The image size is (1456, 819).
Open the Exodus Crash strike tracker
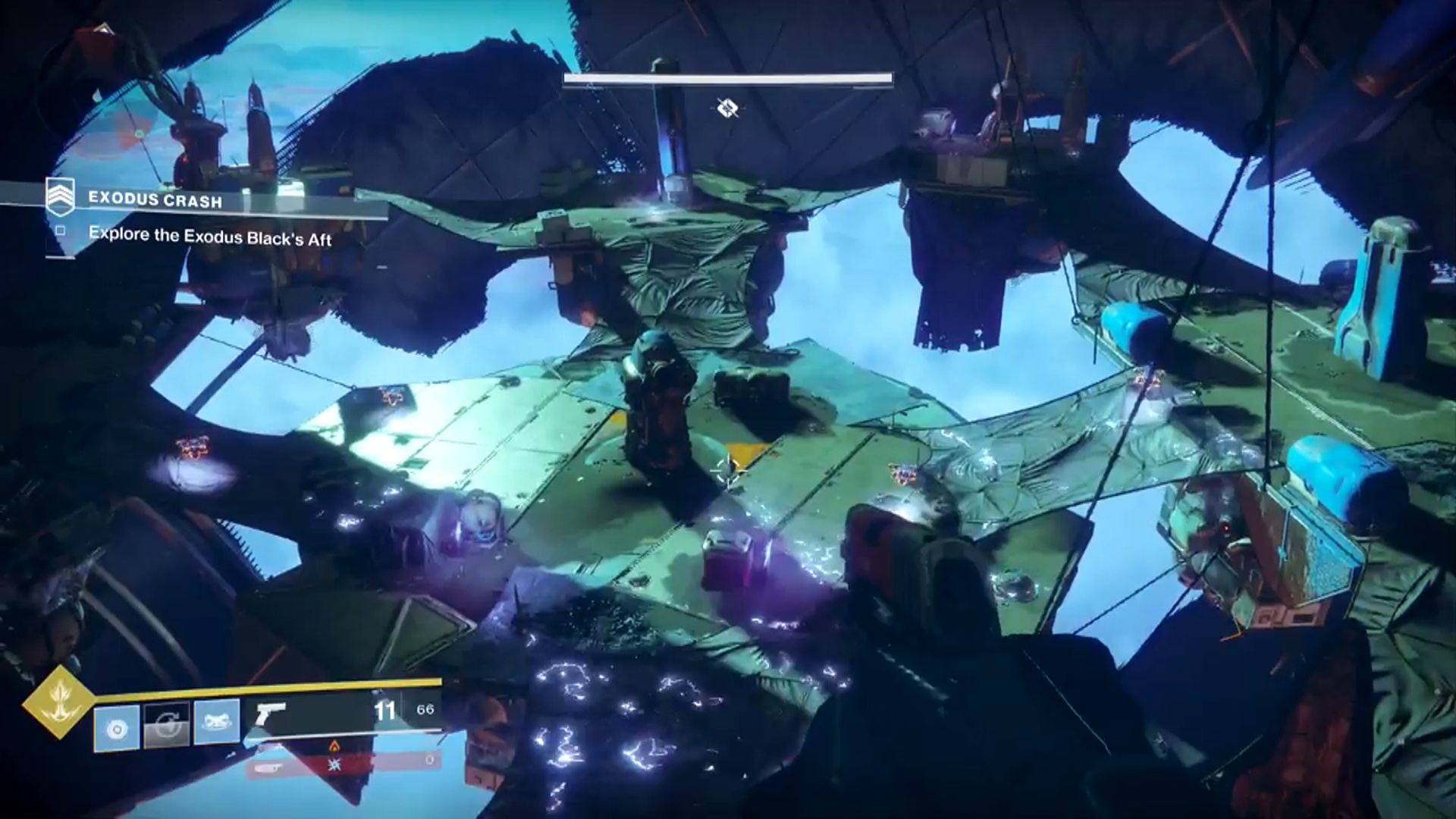(155, 200)
